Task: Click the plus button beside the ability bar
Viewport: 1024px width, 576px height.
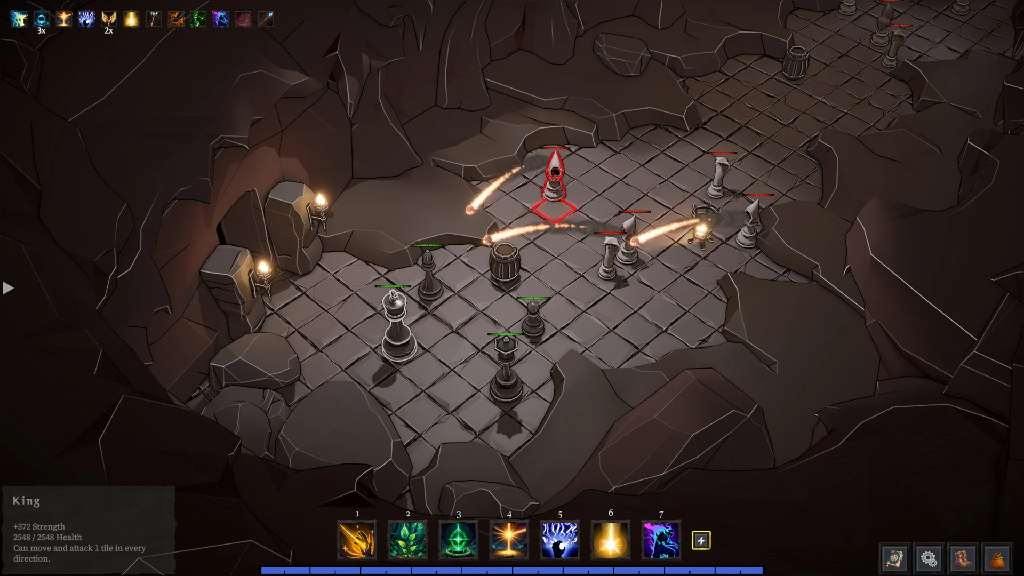Action: (701, 540)
